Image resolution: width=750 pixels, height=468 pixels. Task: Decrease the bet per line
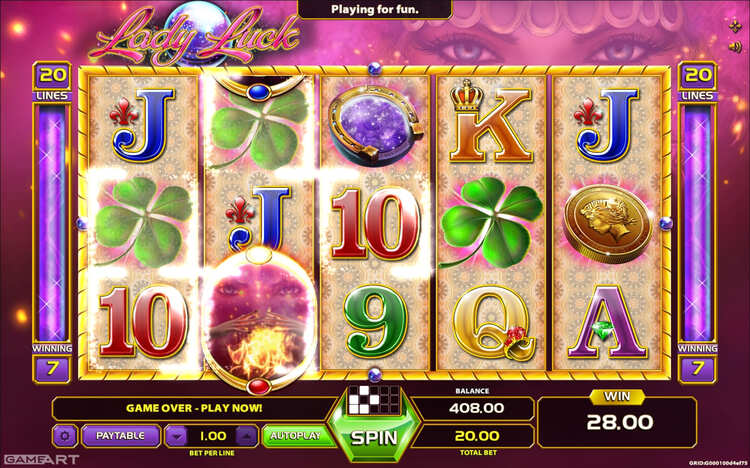pos(176,436)
